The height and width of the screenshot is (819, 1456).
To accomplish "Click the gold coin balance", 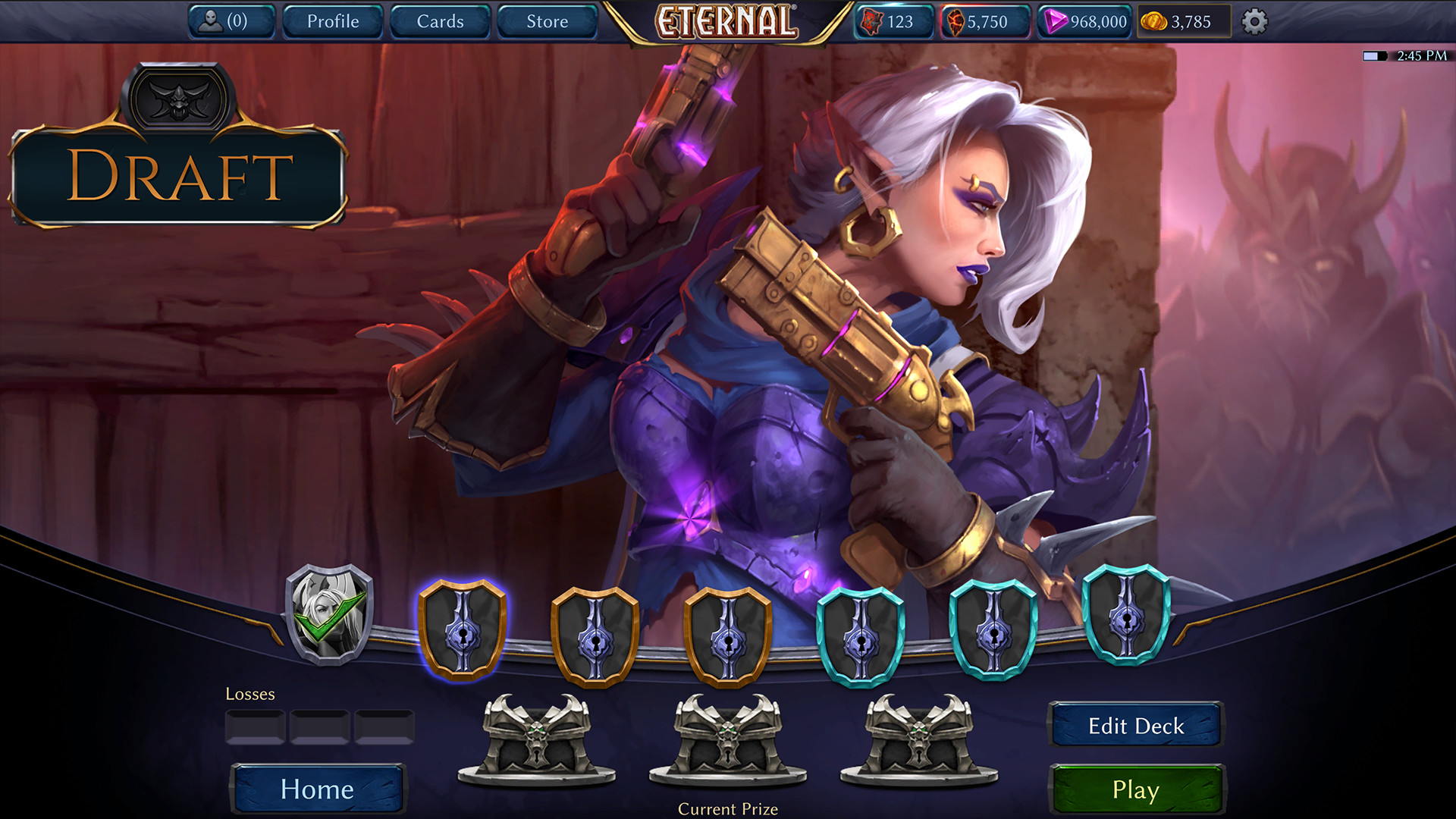I will click(x=1180, y=21).
